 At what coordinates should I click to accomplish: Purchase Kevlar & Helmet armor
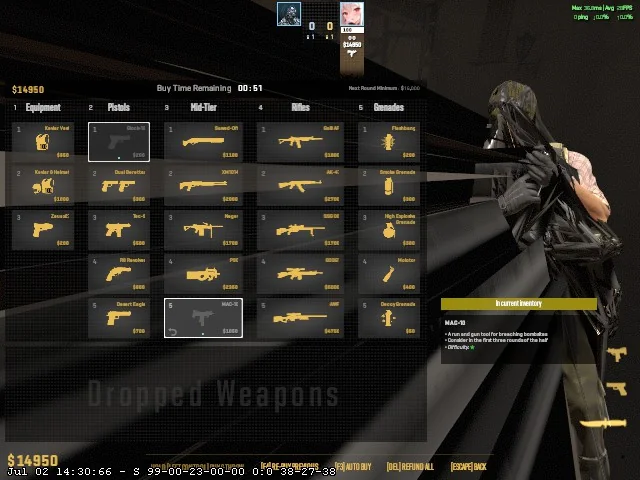tap(43, 186)
